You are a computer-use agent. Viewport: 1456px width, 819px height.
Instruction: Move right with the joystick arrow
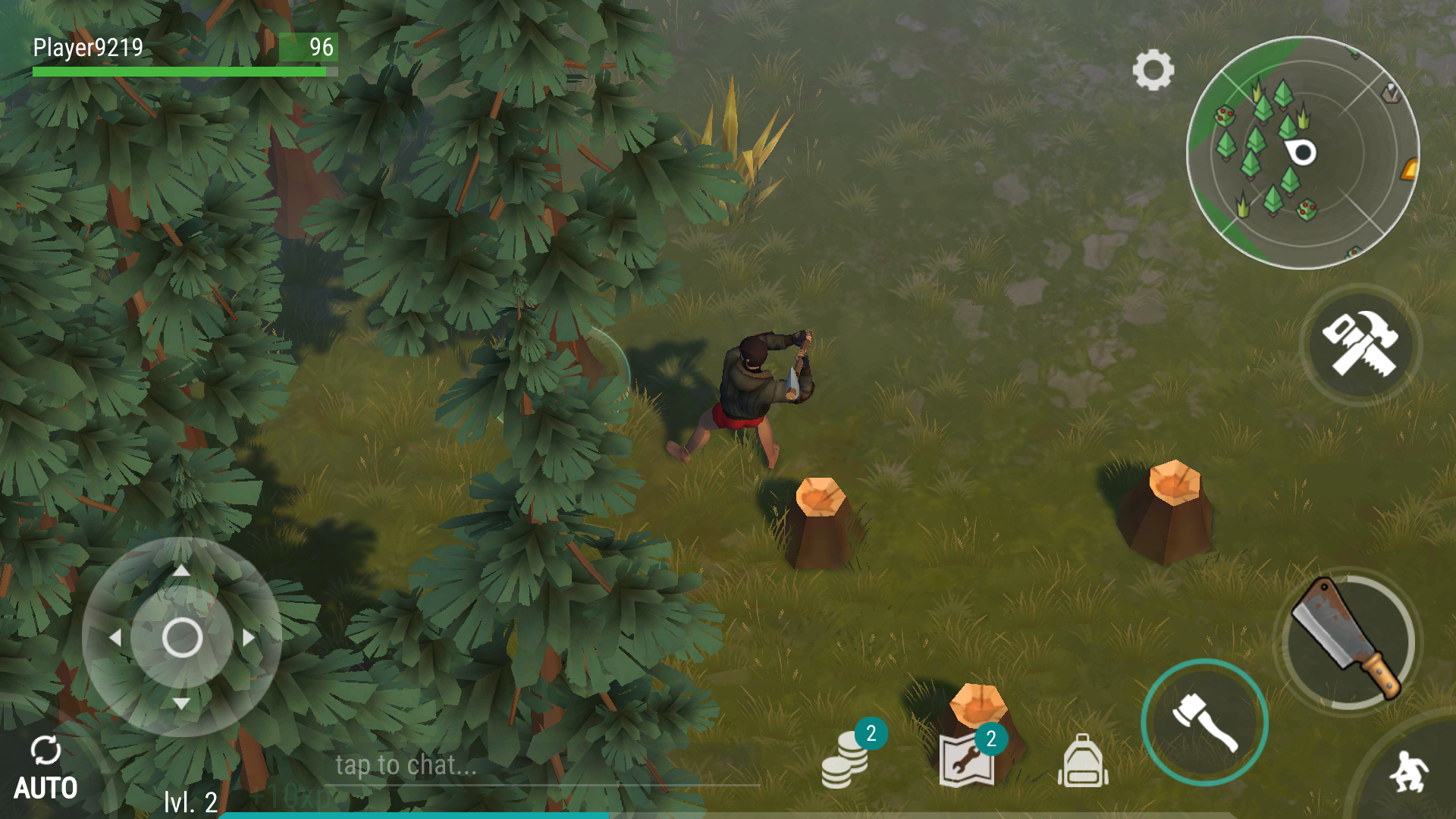pos(249,638)
